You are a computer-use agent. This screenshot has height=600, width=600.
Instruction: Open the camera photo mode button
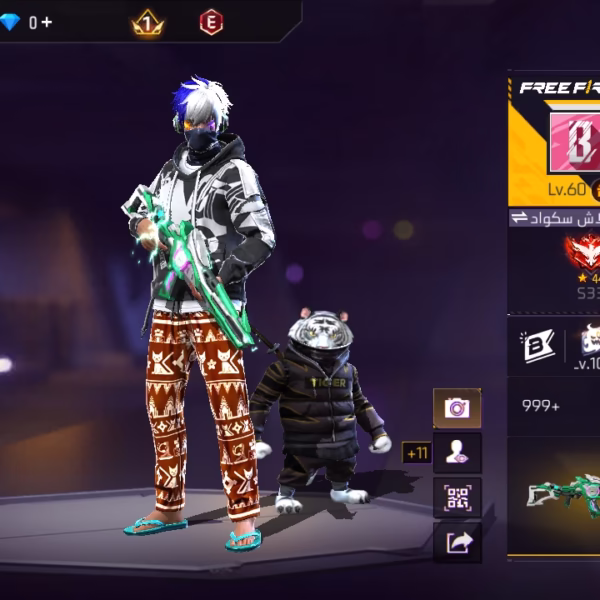(x=457, y=407)
